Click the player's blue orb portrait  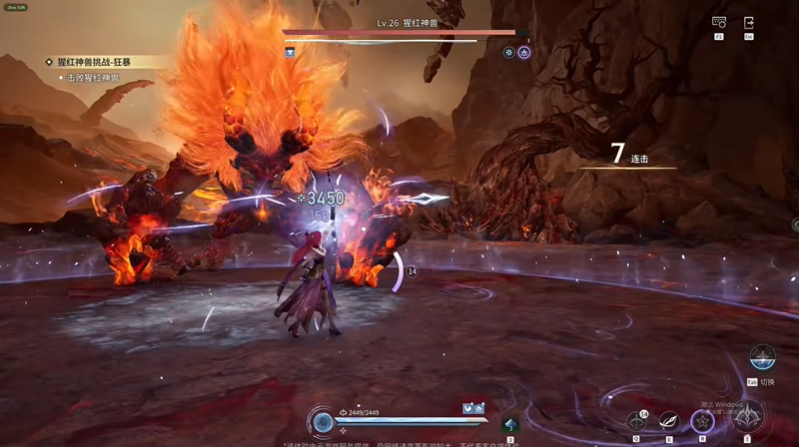tap(322, 423)
